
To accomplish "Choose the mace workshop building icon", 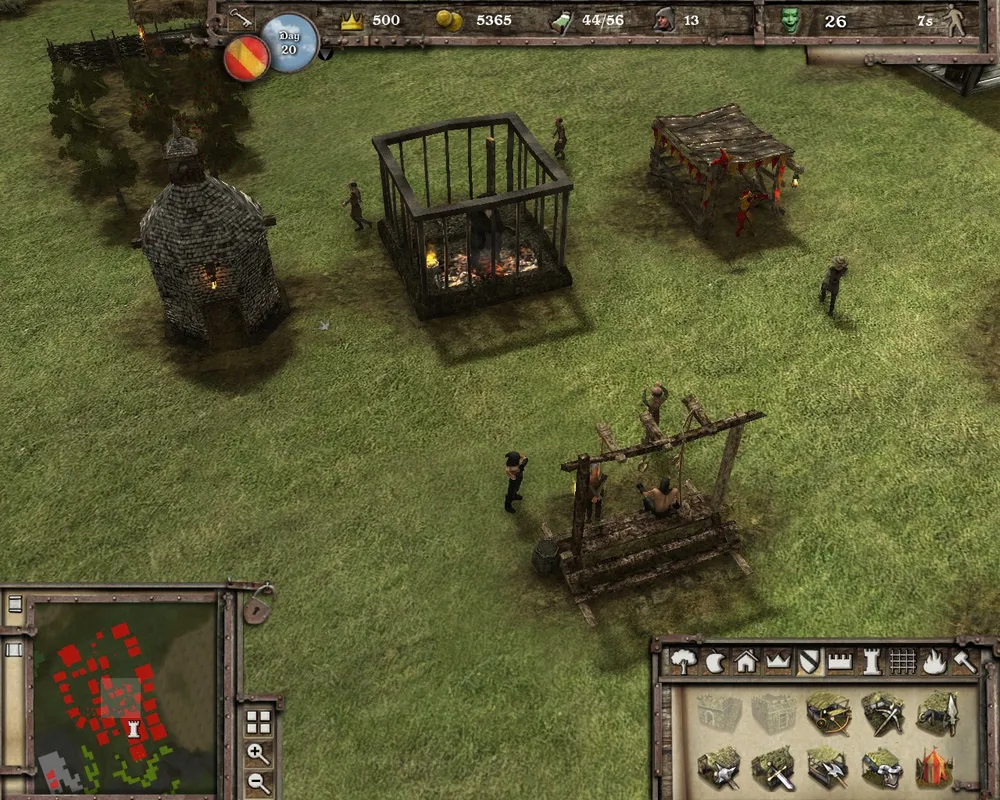I will coord(718,768).
